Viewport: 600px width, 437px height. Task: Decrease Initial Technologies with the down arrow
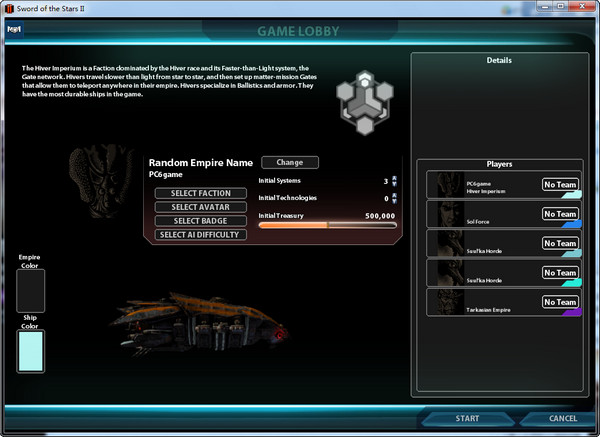click(394, 201)
